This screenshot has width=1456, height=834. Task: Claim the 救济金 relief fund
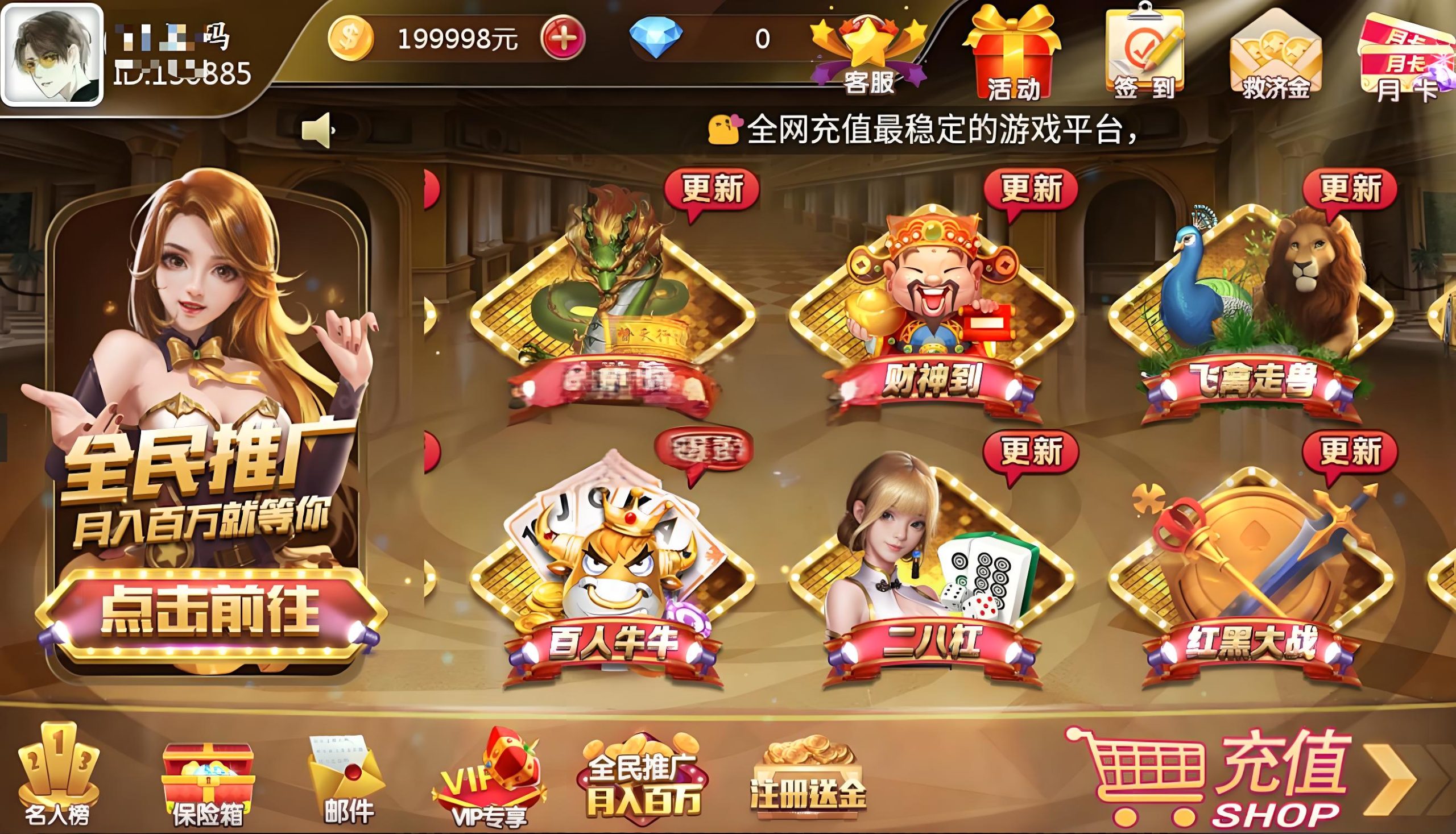[1278, 55]
